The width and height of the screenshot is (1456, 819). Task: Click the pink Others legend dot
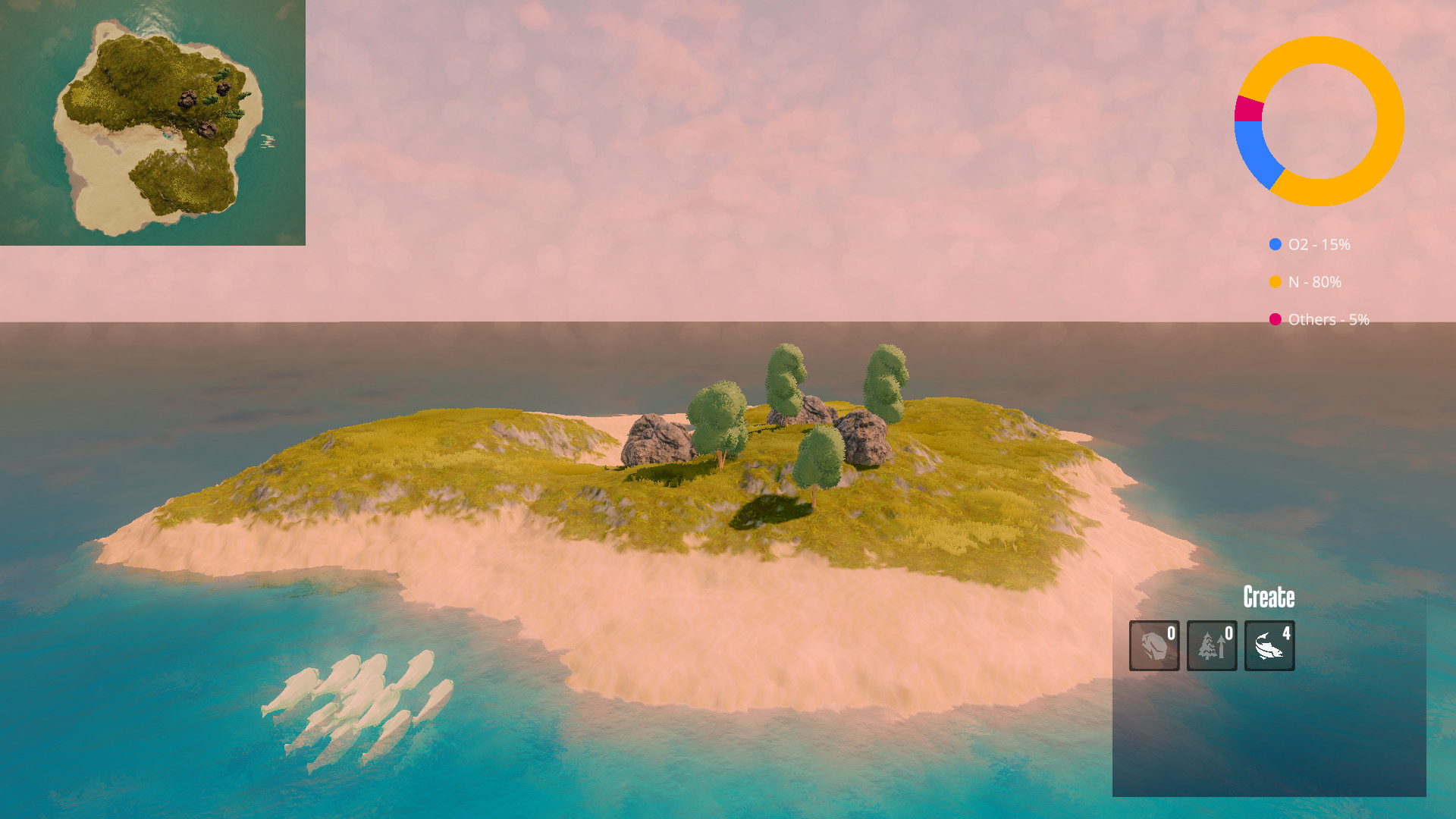pos(1274,319)
